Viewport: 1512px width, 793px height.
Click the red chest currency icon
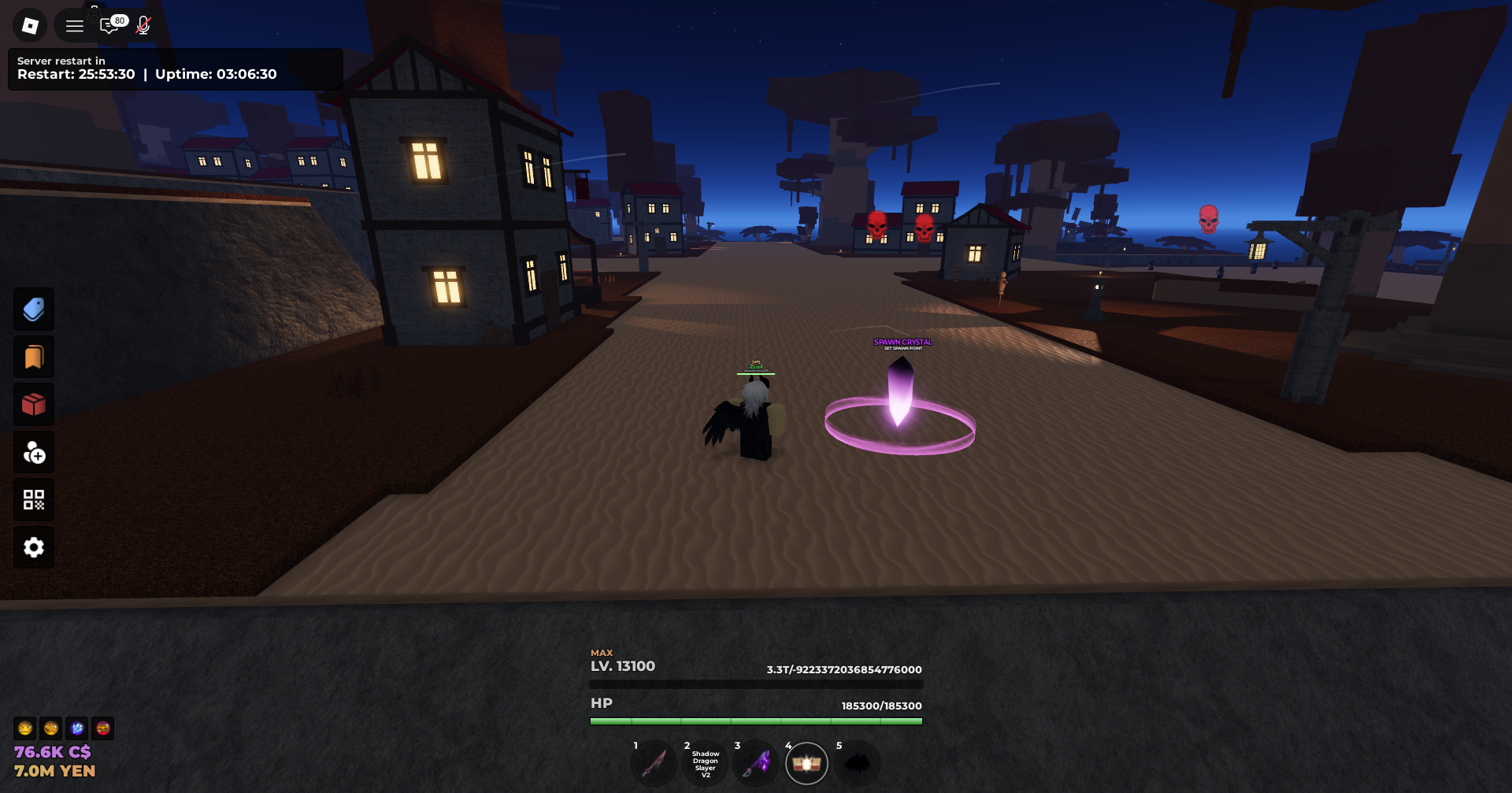tap(102, 728)
